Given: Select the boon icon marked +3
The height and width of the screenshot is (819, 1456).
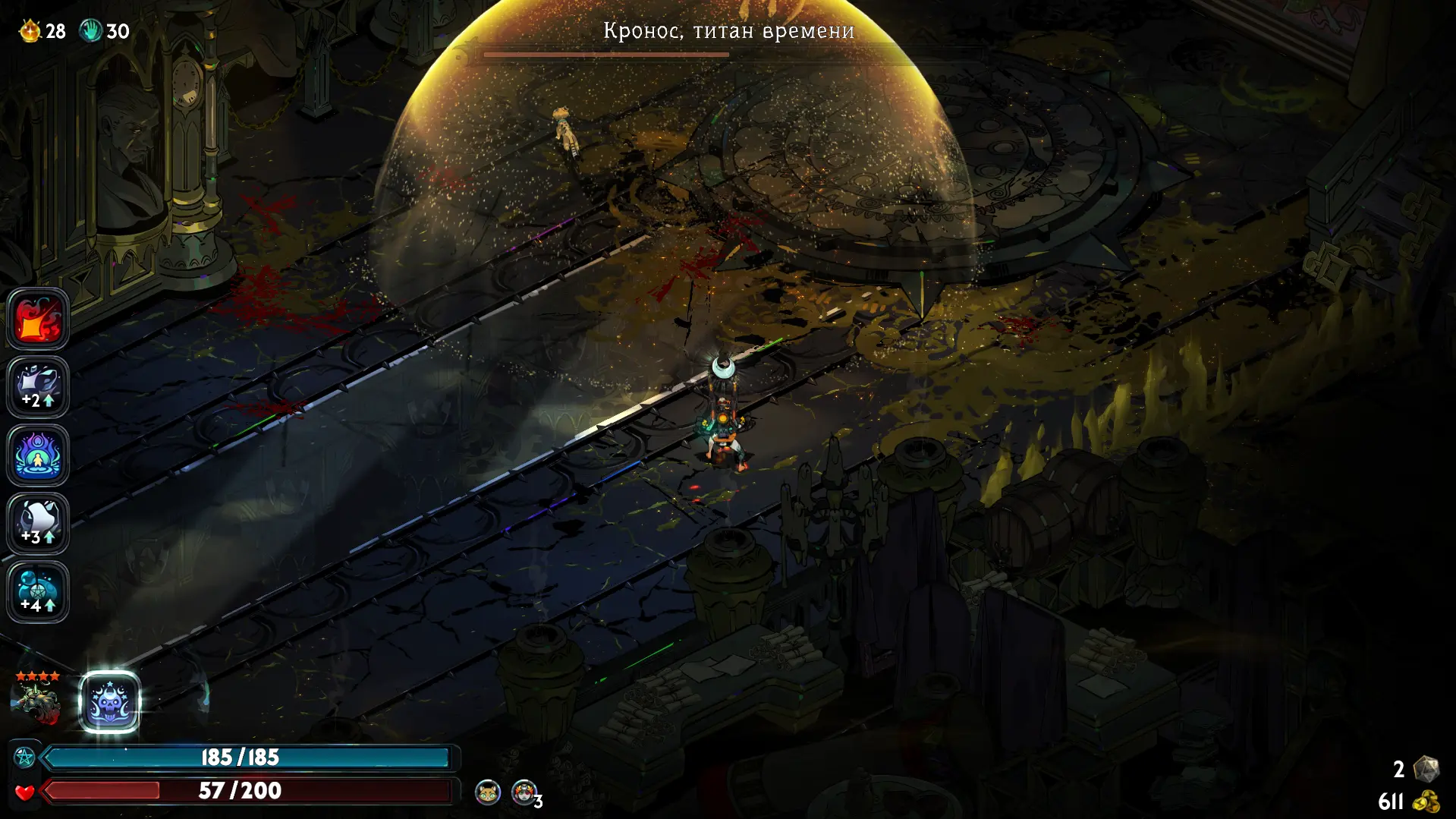Looking at the screenshot, I should [38, 524].
